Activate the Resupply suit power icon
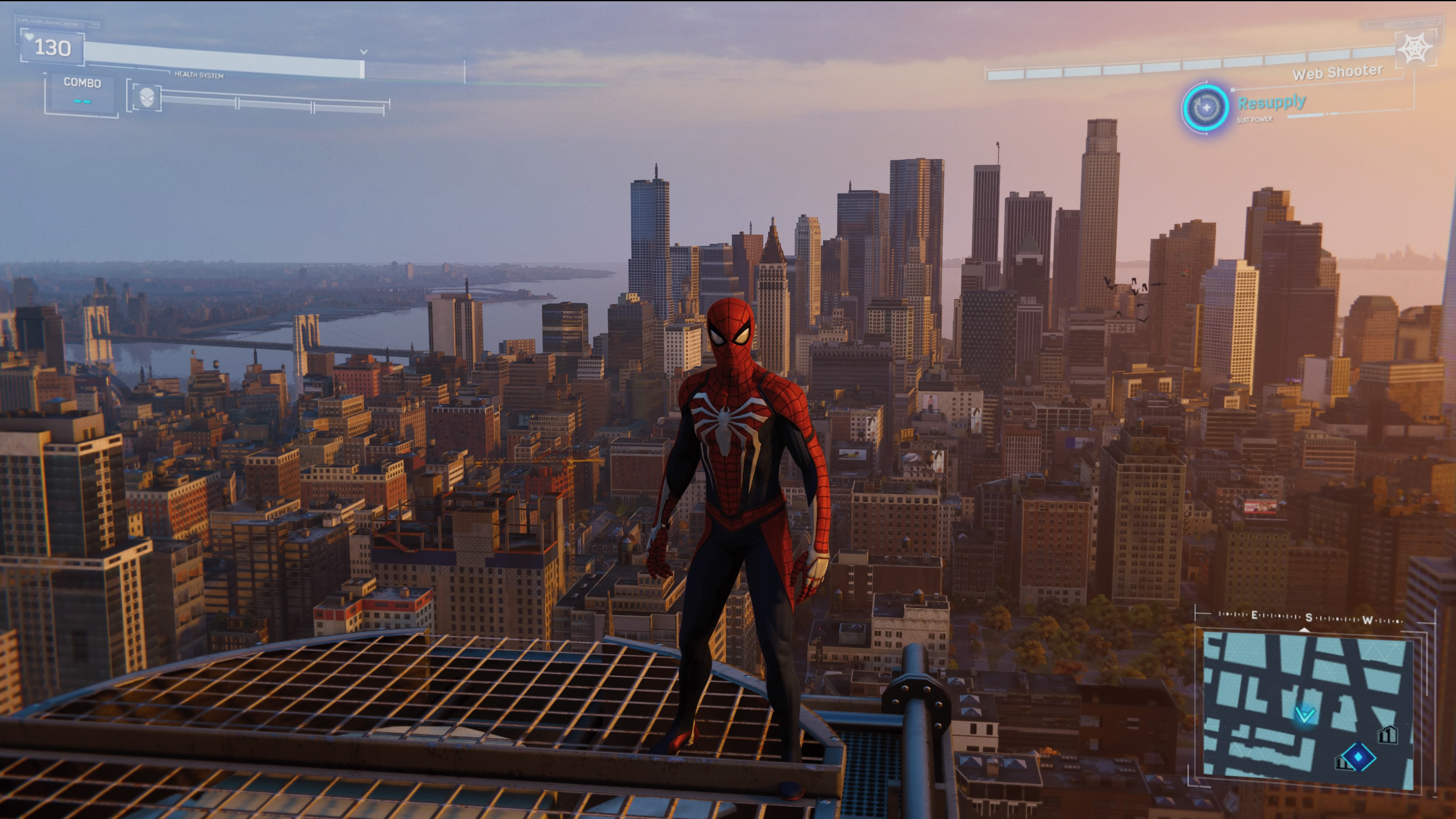Viewport: 1456px width, 819px height. click(1205, 107)
